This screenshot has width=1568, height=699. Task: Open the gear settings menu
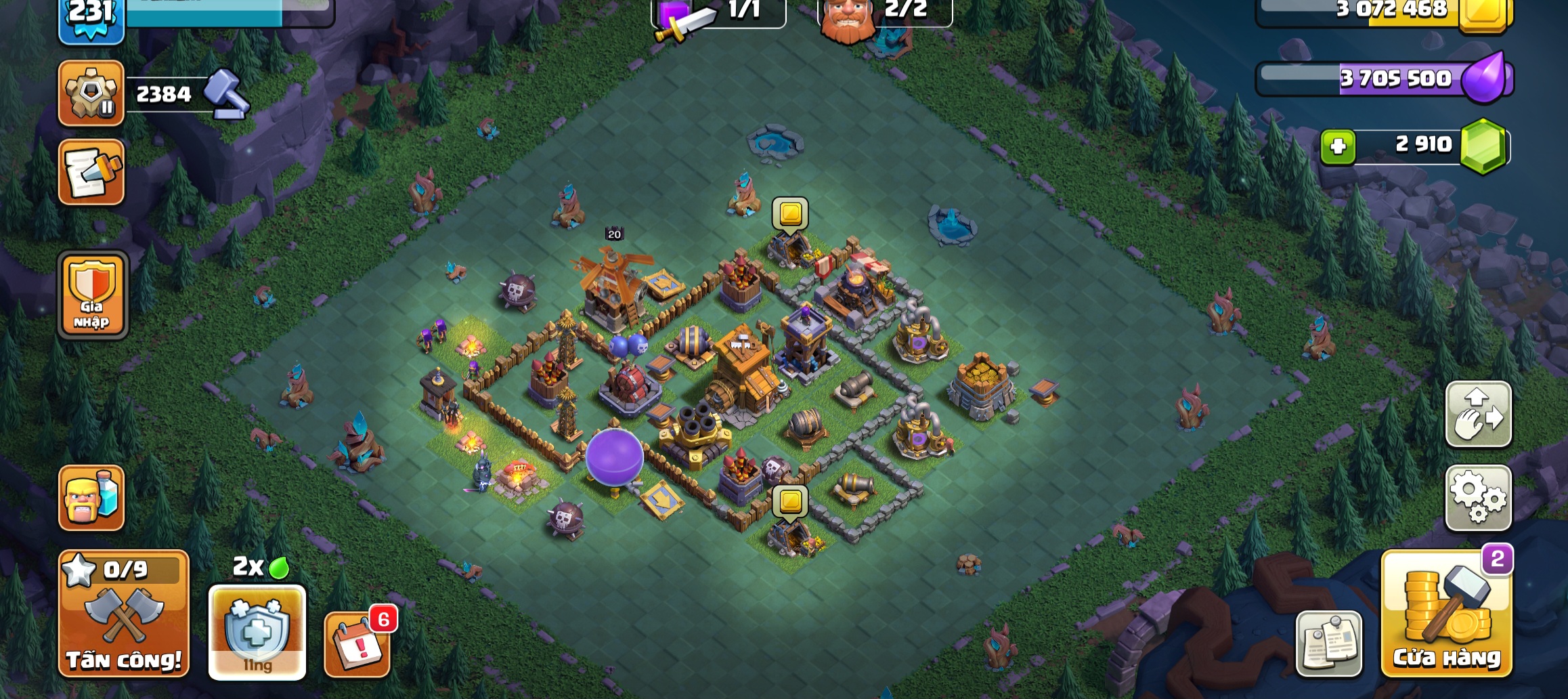1478,498
